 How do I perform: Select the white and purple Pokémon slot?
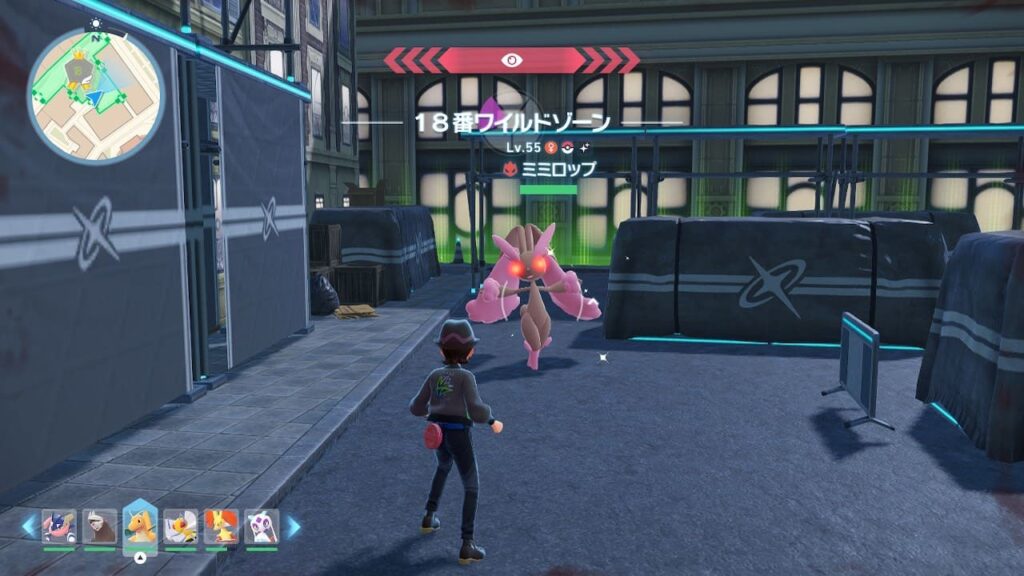coord(262,526)
